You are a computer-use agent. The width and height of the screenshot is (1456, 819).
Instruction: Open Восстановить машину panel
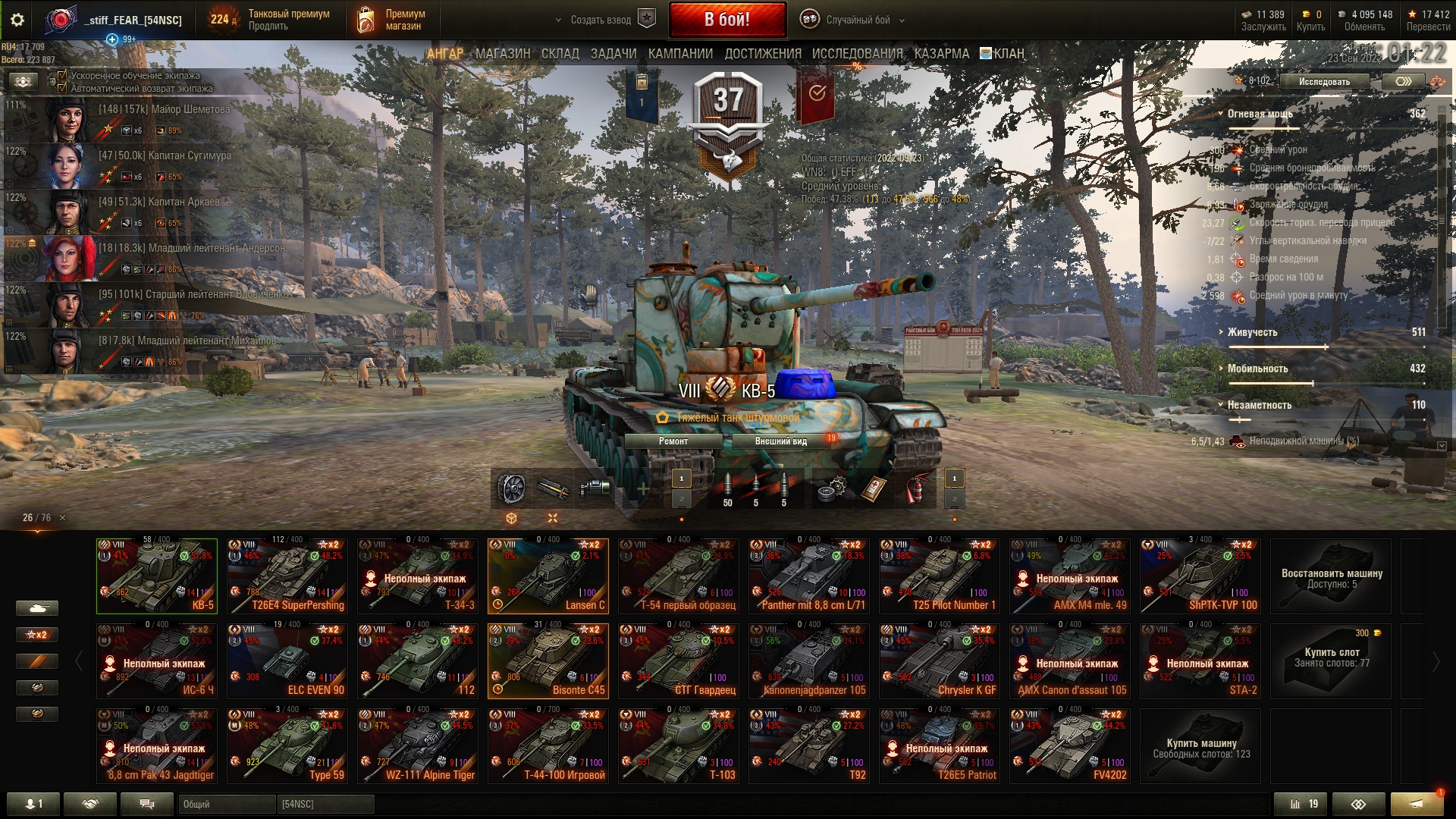tap(1331, 578)
